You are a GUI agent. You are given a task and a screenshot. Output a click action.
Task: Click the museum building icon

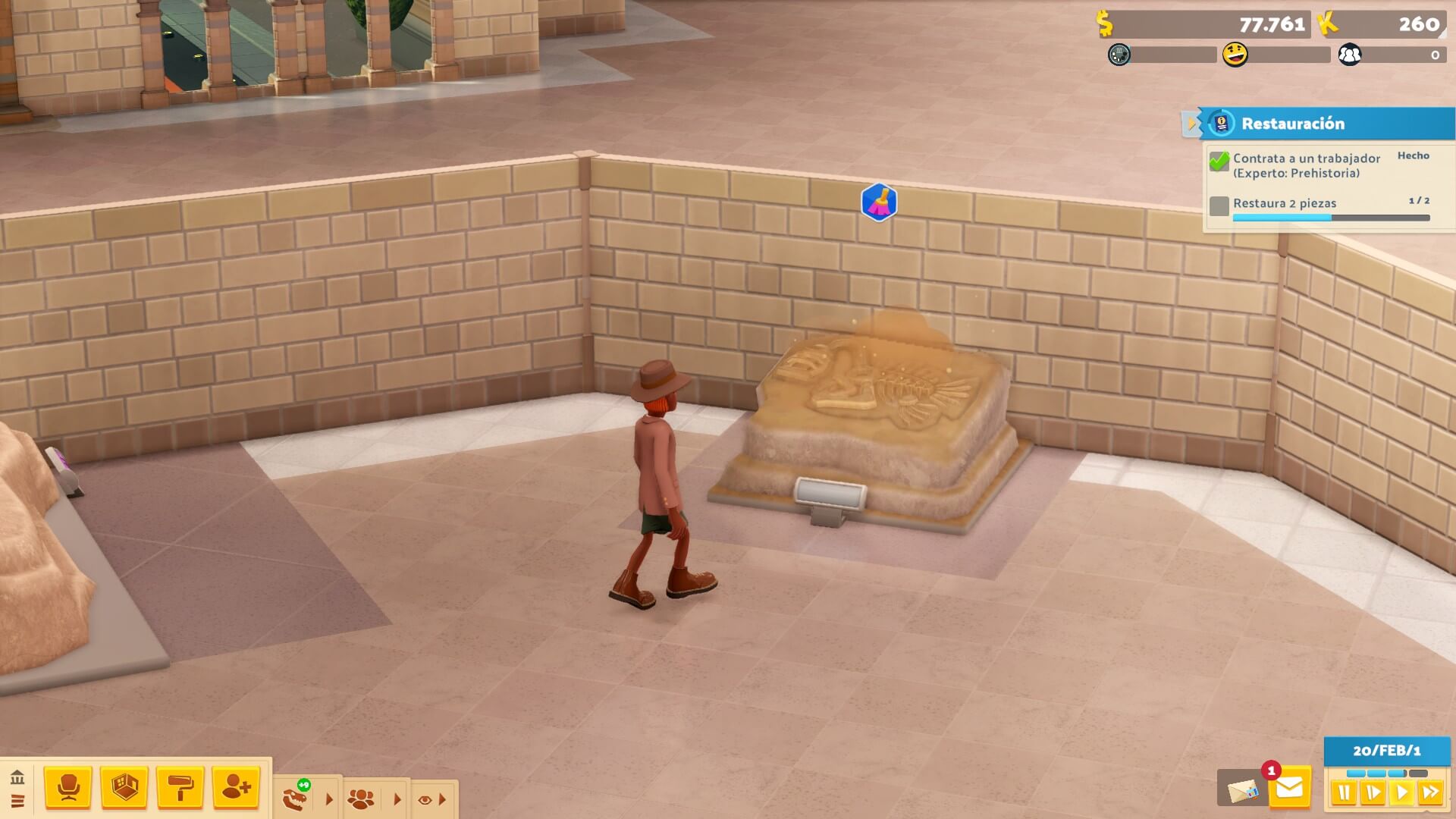point(17,777)
